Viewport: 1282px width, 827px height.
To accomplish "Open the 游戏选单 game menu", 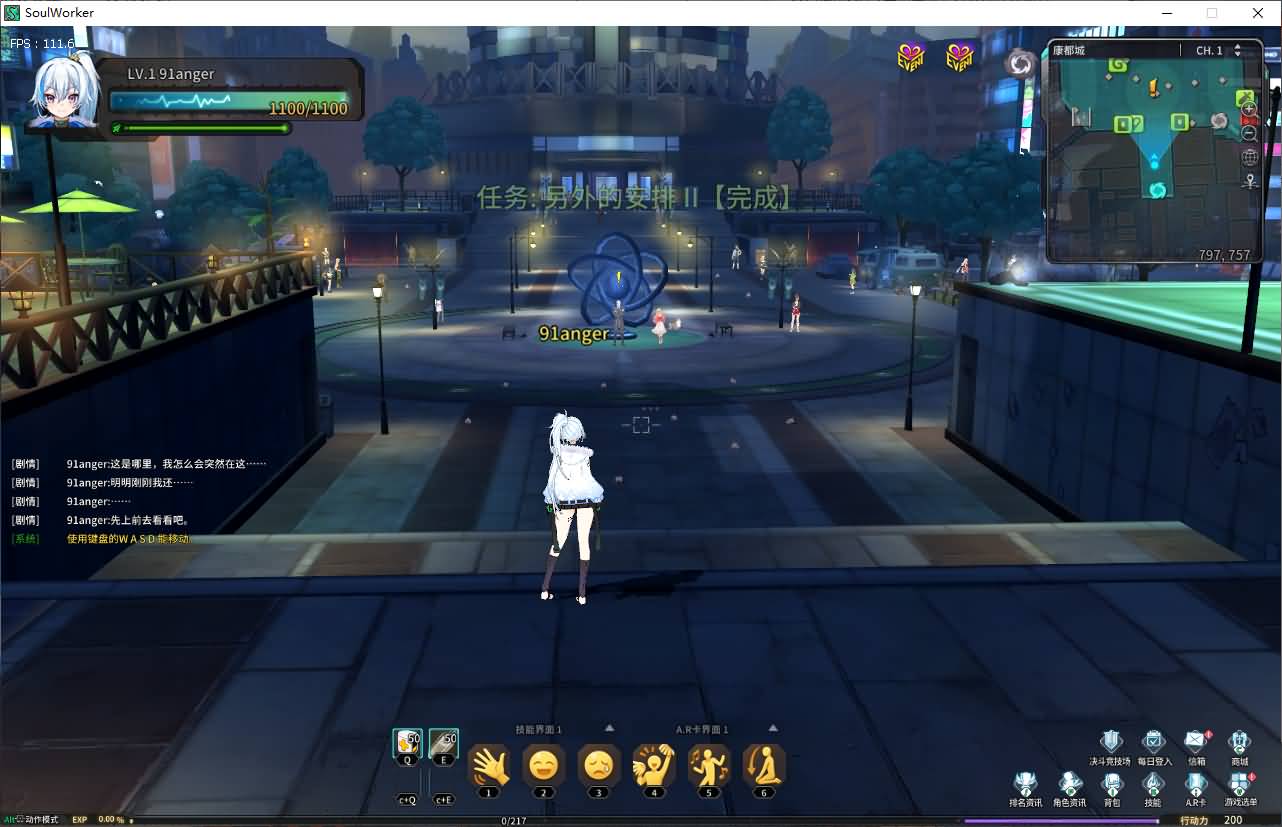I will click(x=1240, y=786).
